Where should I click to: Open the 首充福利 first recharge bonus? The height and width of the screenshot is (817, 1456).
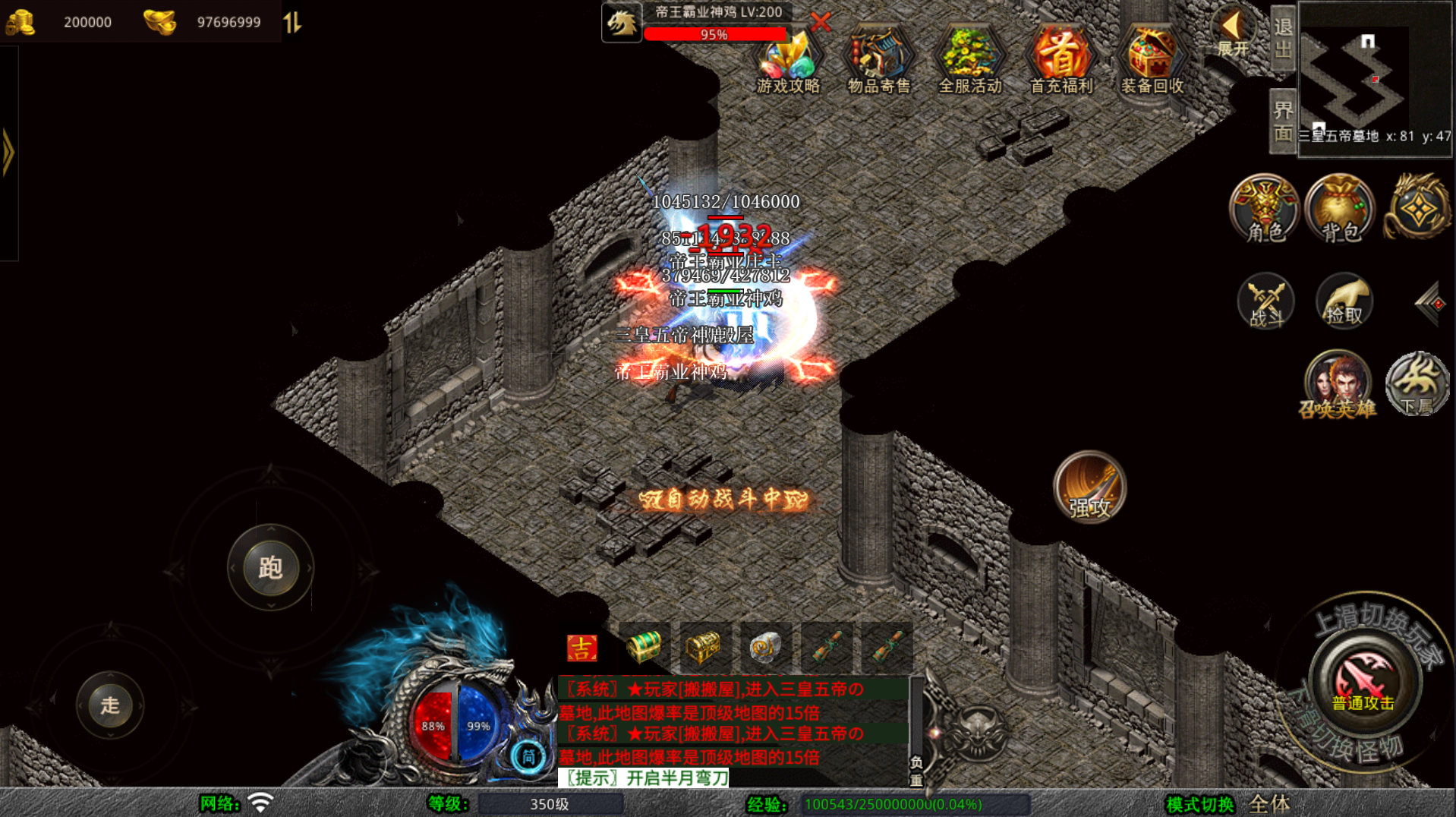(x=1061, y=61)
